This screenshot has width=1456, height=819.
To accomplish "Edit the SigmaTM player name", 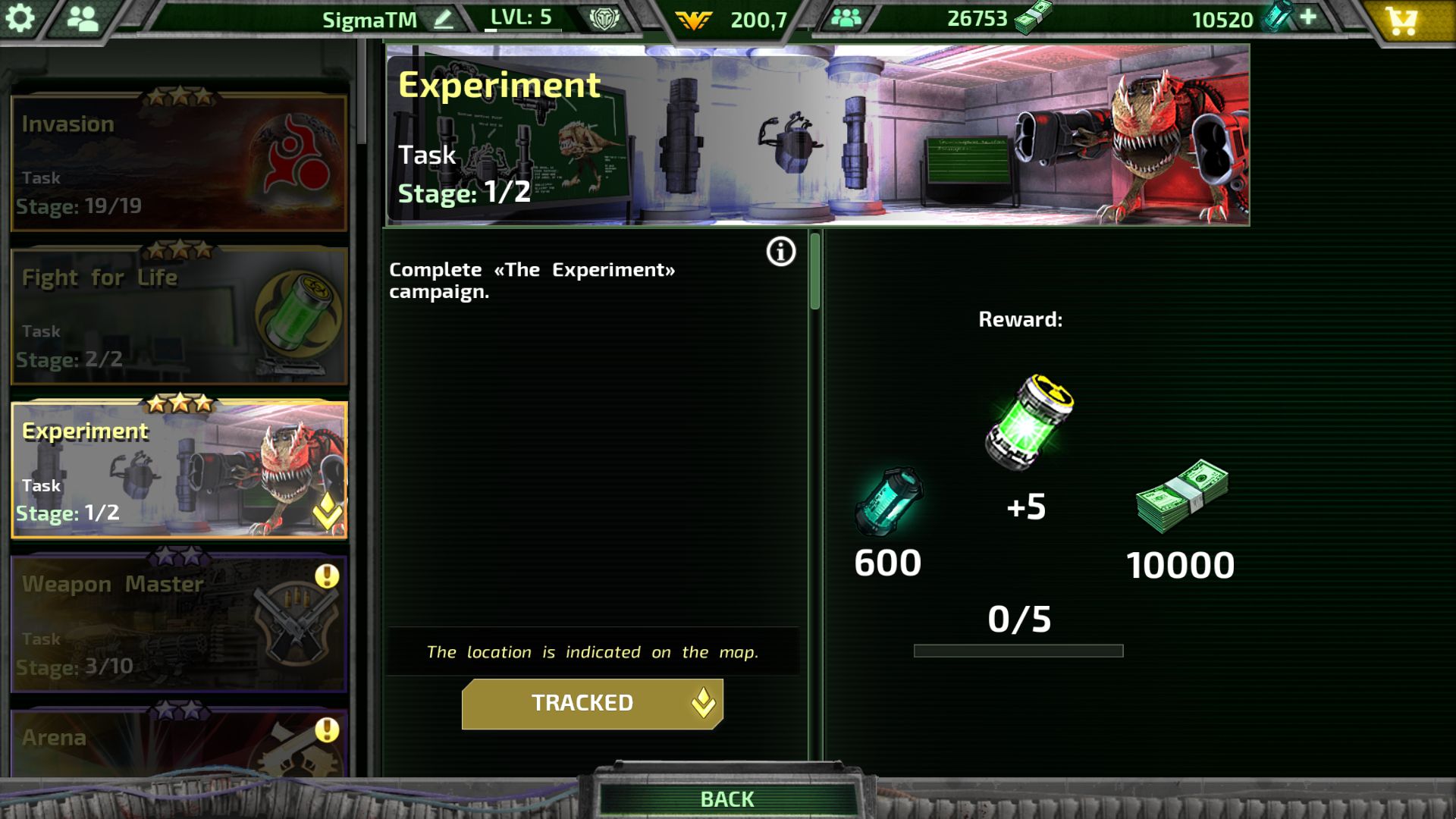I will point(444,19).
